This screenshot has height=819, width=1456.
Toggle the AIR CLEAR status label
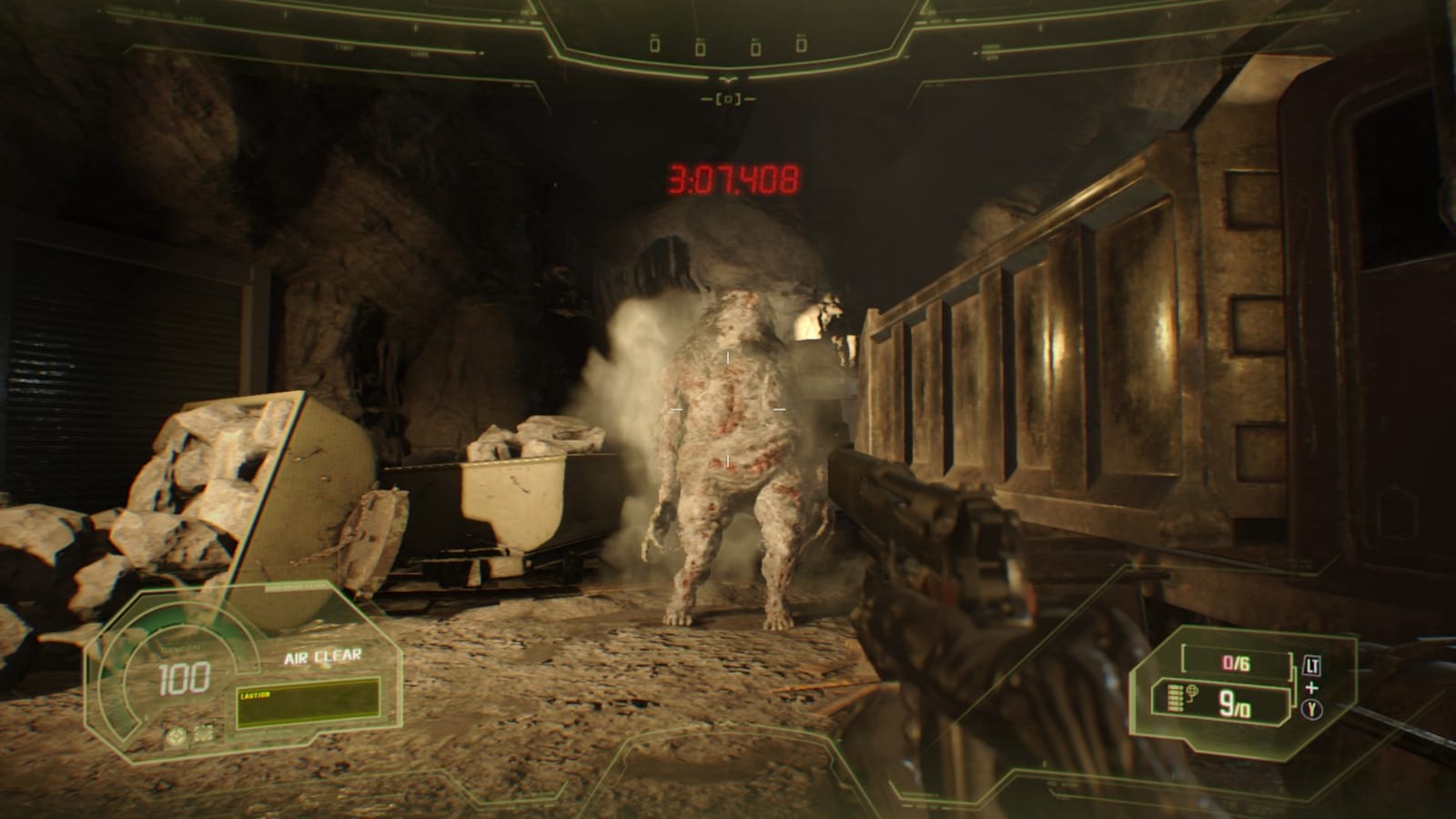[x=322, y=656]
